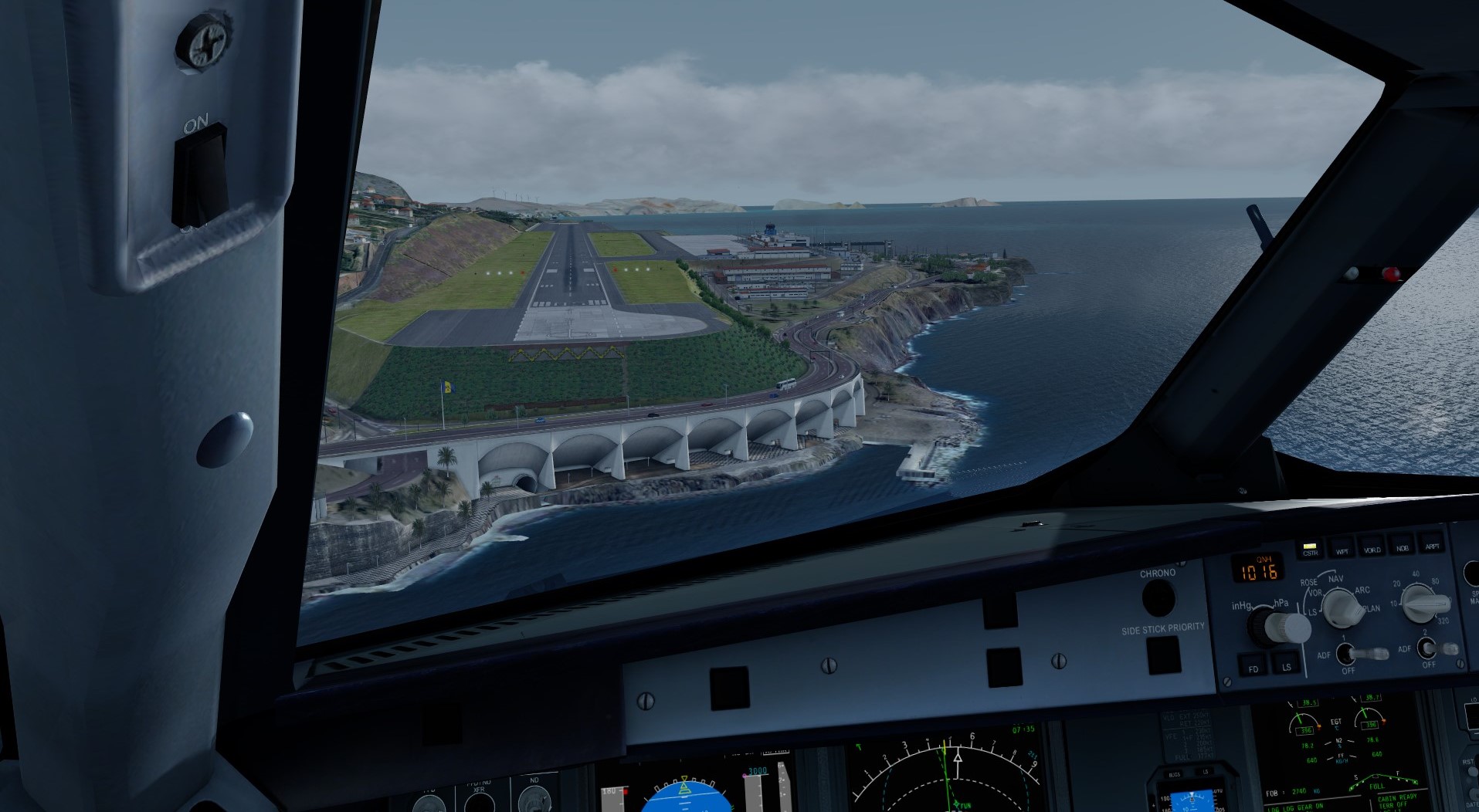
Task: Click the CHRONO button
Action: coord(1158,598)
